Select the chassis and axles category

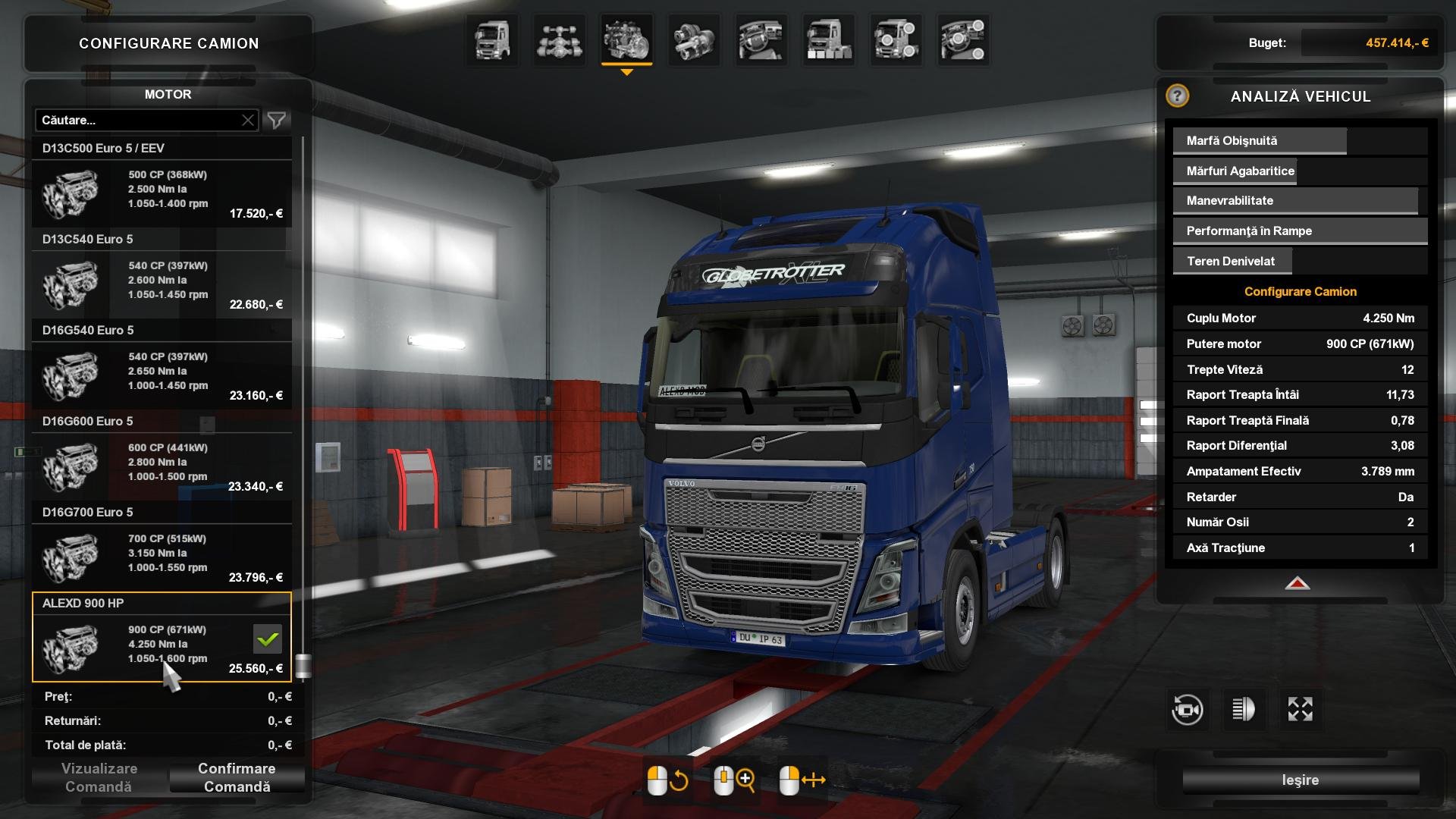(x=559, y=41)
